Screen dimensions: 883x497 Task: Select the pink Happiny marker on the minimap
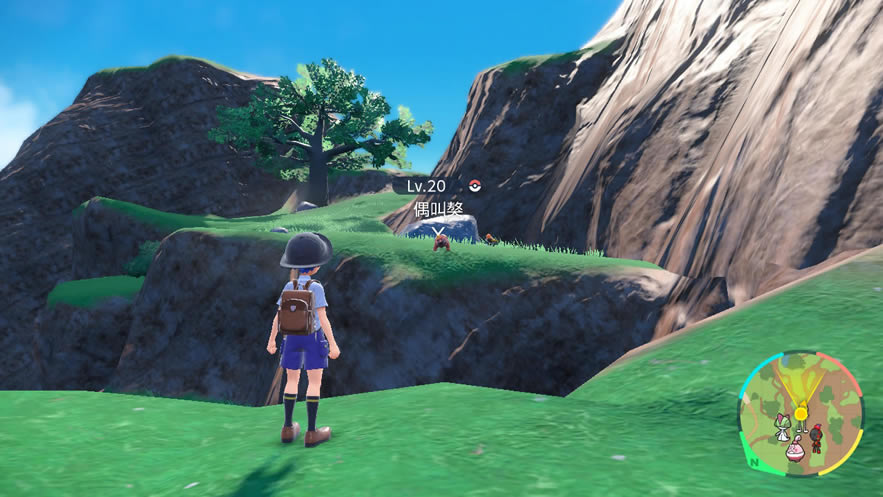tap(795, 450)
